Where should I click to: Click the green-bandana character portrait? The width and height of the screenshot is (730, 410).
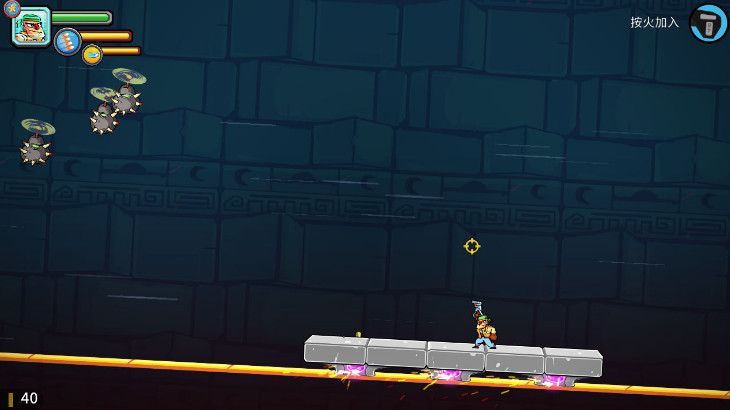[x=31, y=27]
